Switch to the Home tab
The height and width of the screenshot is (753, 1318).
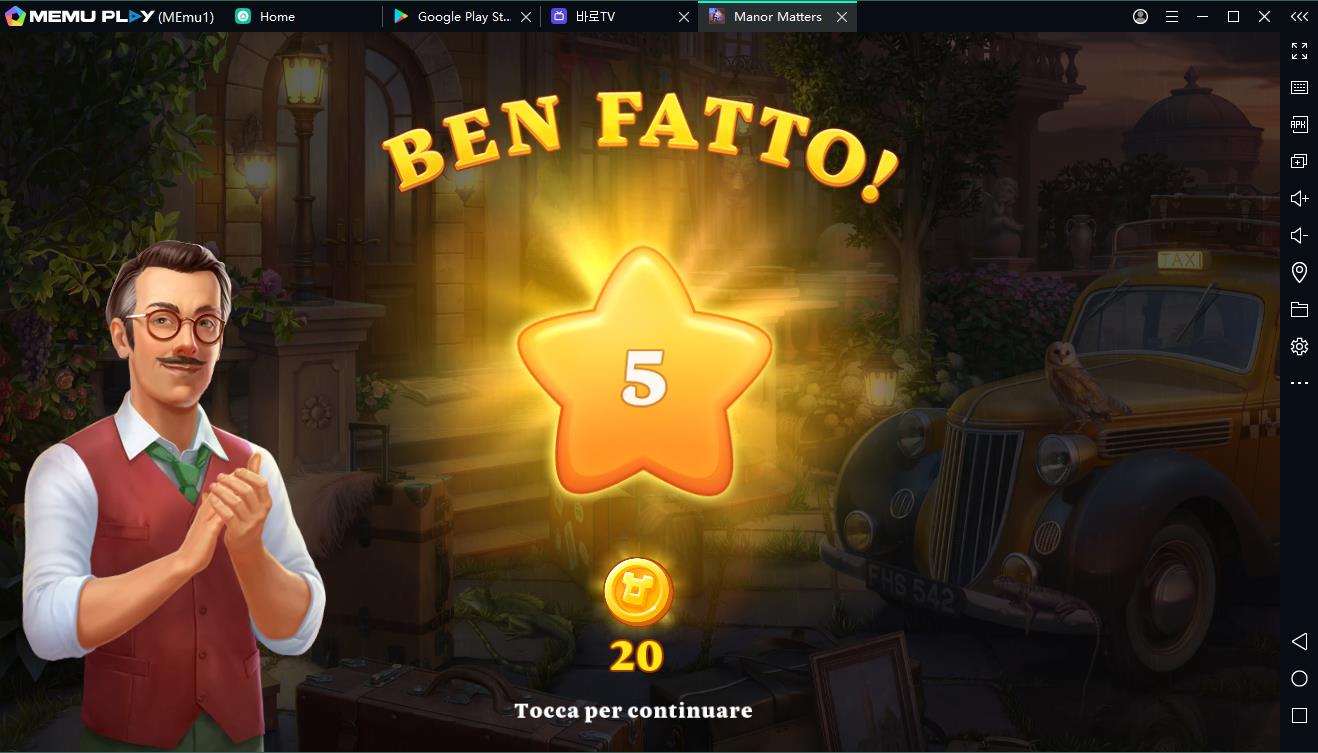coord(276,17)
